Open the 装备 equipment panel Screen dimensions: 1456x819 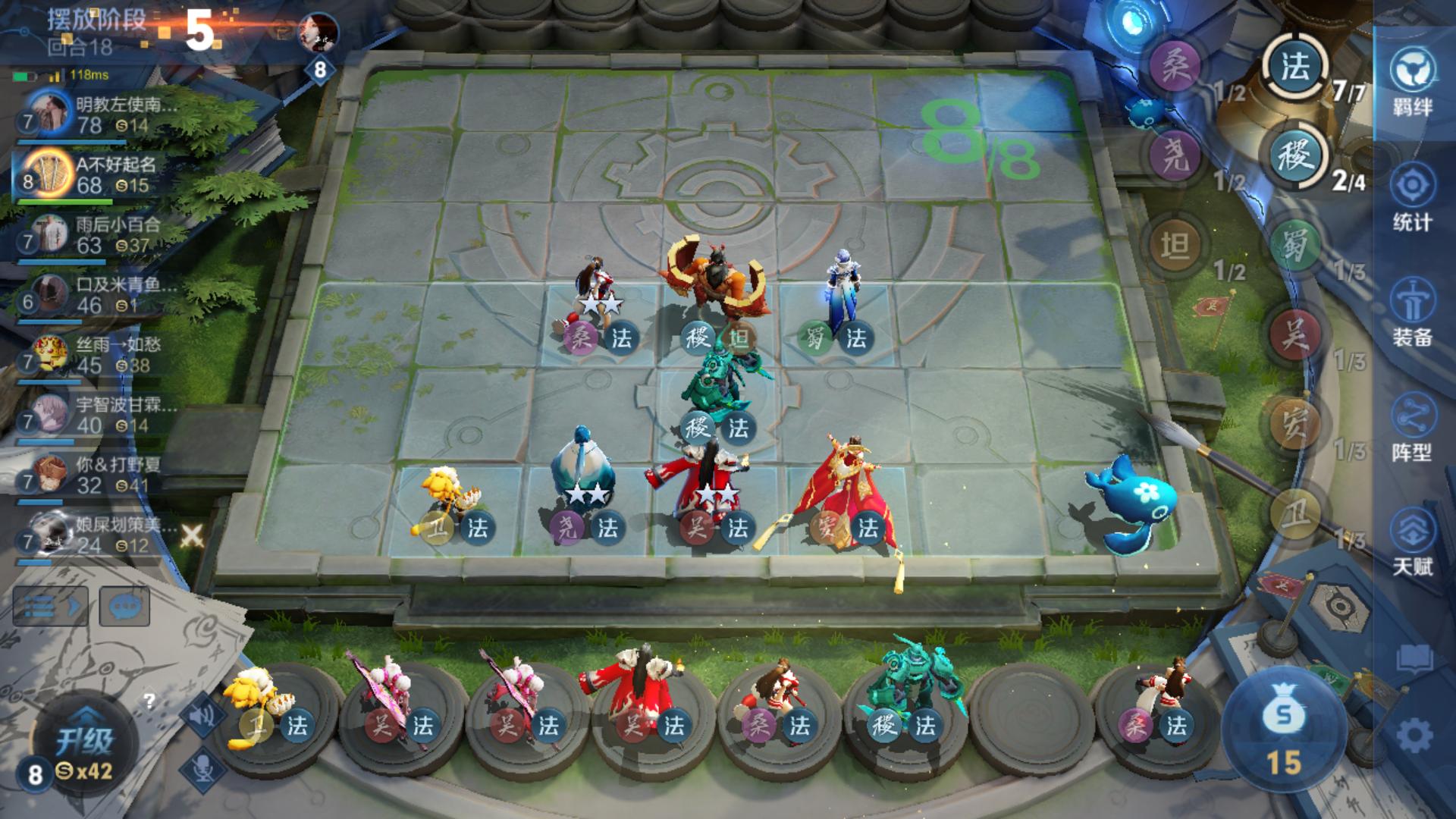click(1412, 312)
